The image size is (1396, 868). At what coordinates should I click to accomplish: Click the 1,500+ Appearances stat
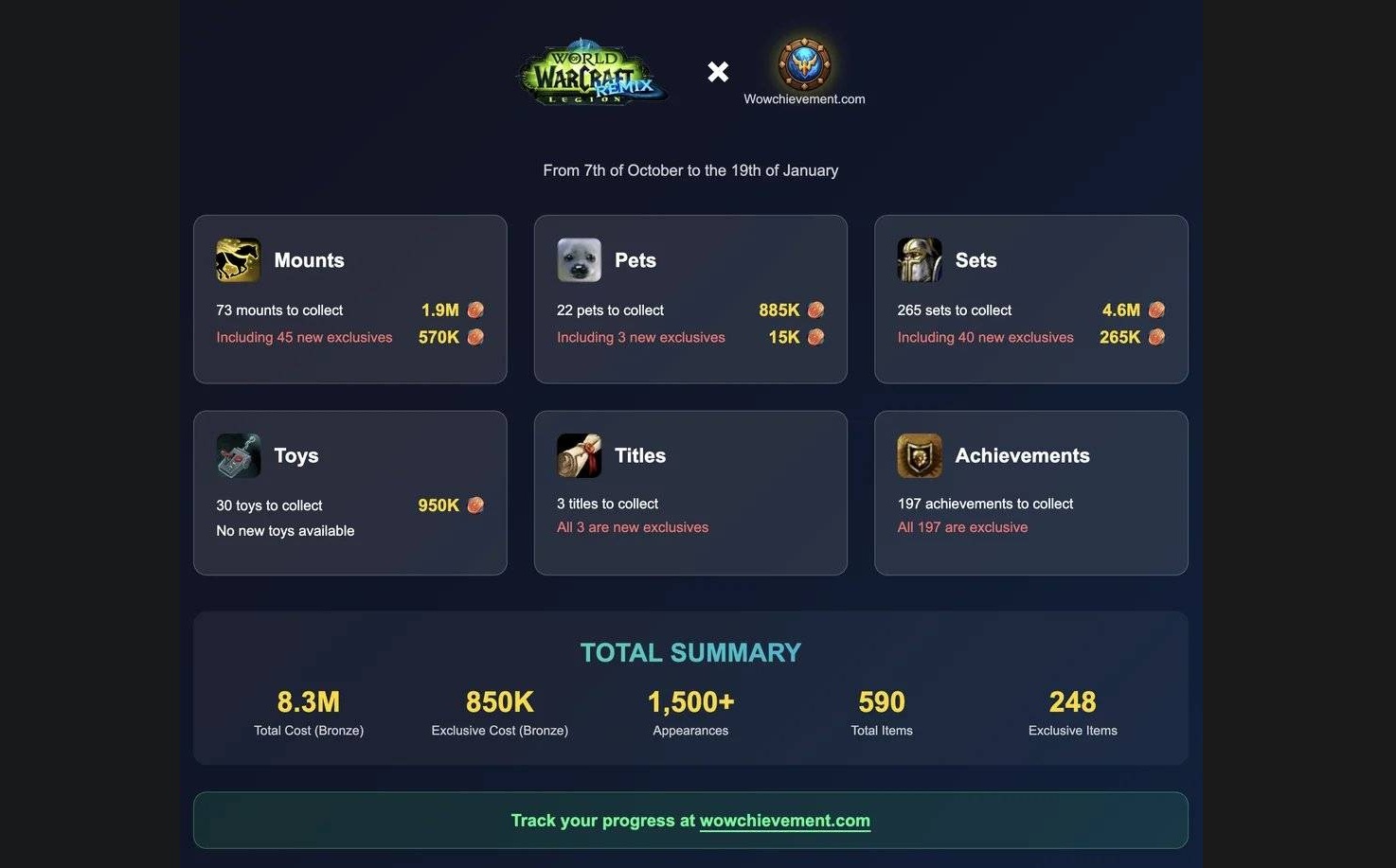[x=690, y=702]
